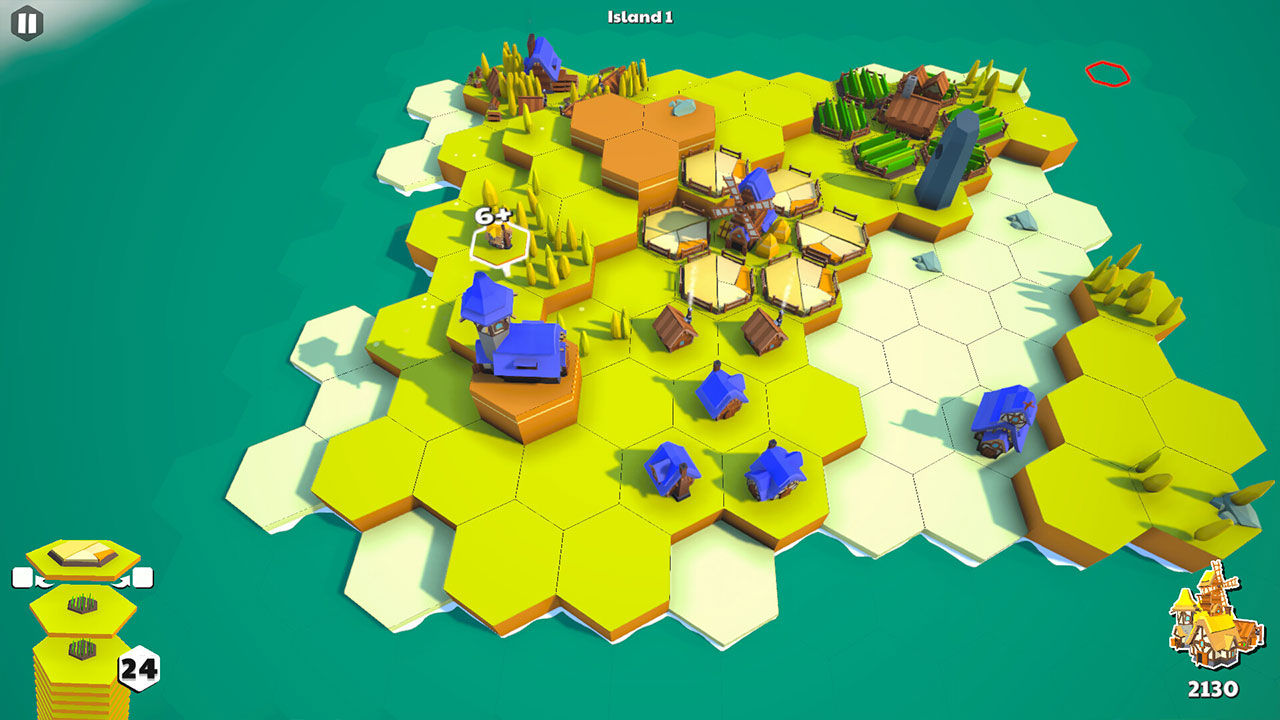Click the red circle marker in the ocean

[x=1106, y=73]
